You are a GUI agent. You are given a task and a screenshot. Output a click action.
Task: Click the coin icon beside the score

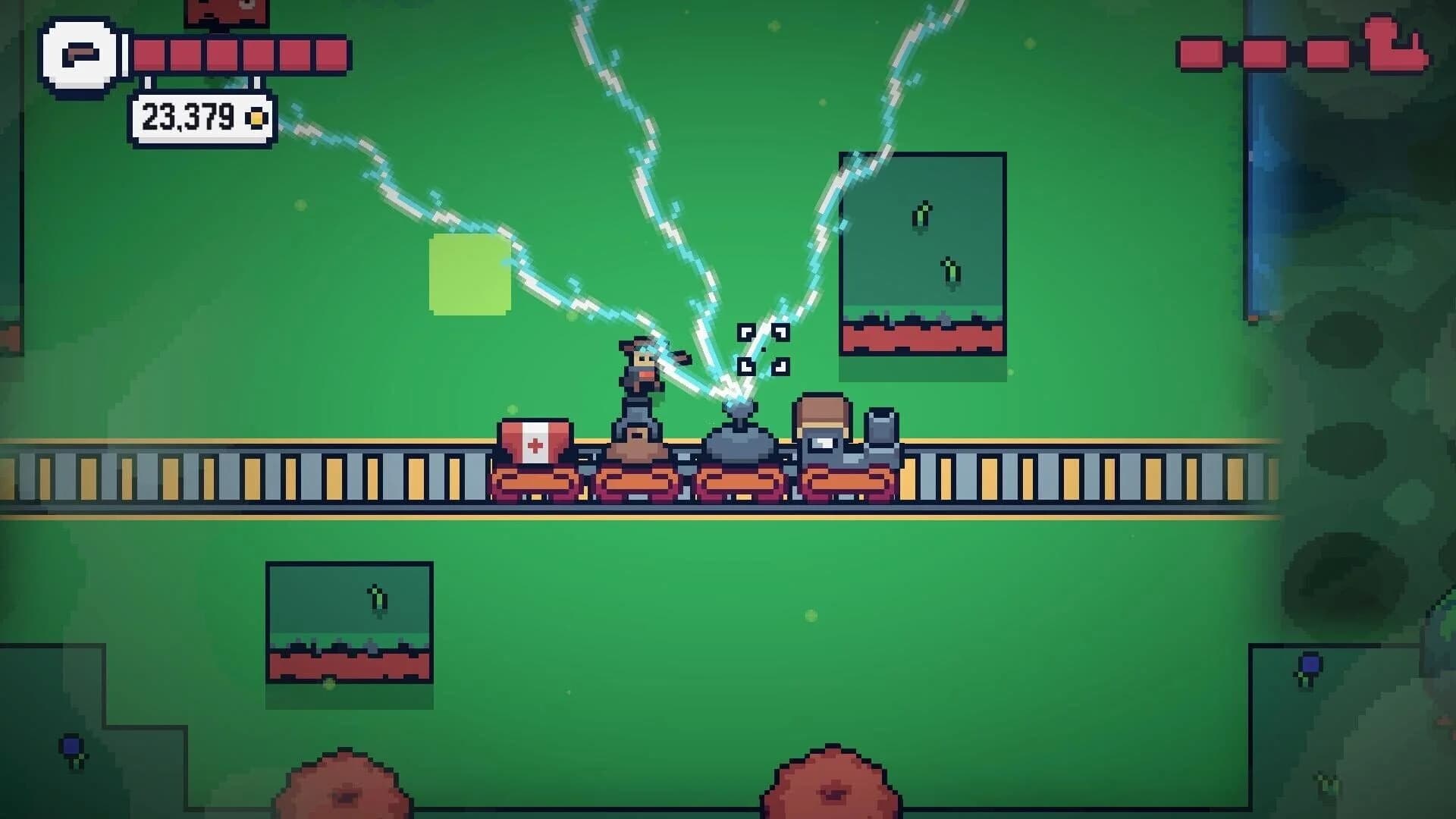253,118
